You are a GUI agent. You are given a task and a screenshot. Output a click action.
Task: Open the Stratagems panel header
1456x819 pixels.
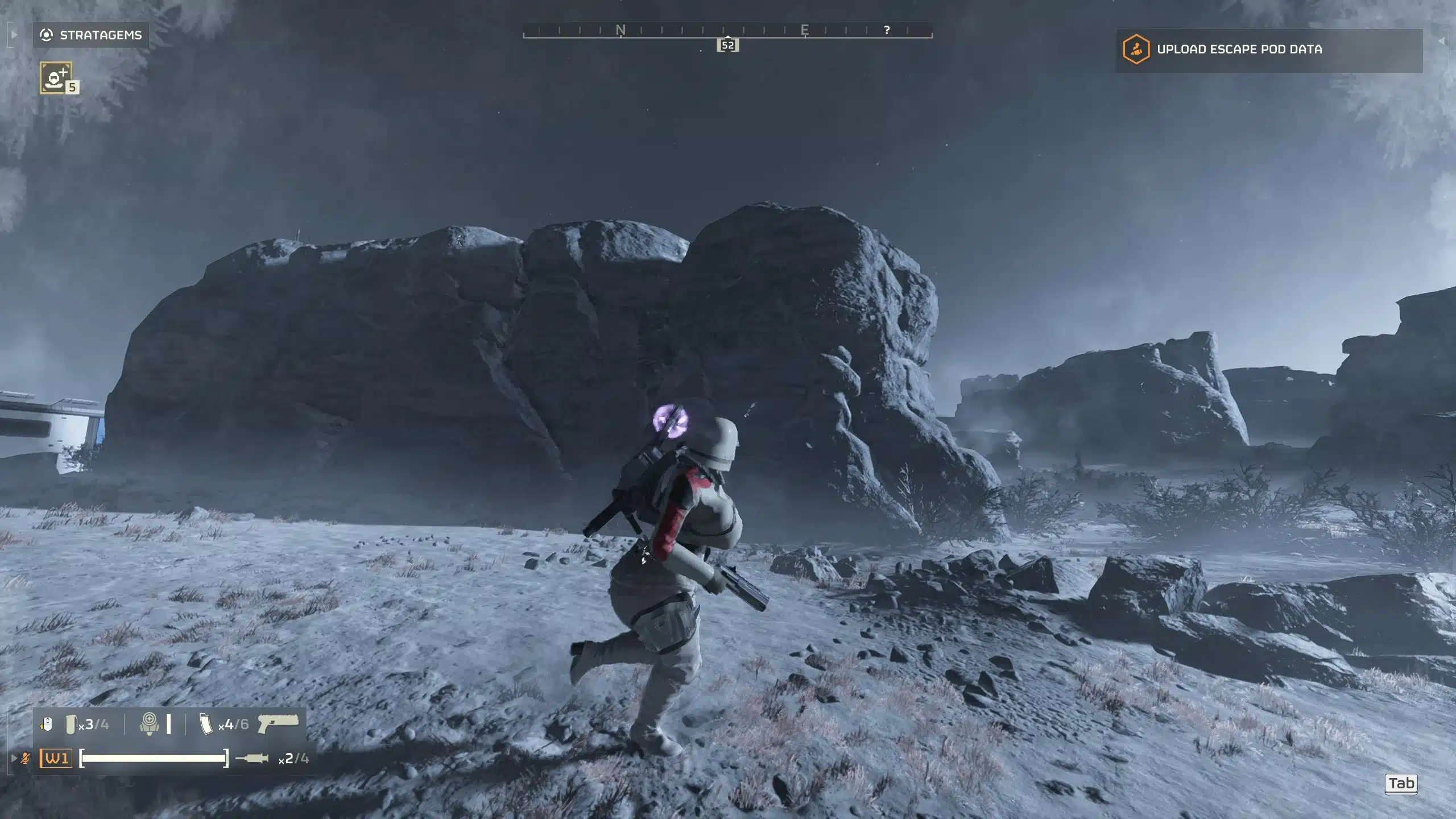point(91,35)
